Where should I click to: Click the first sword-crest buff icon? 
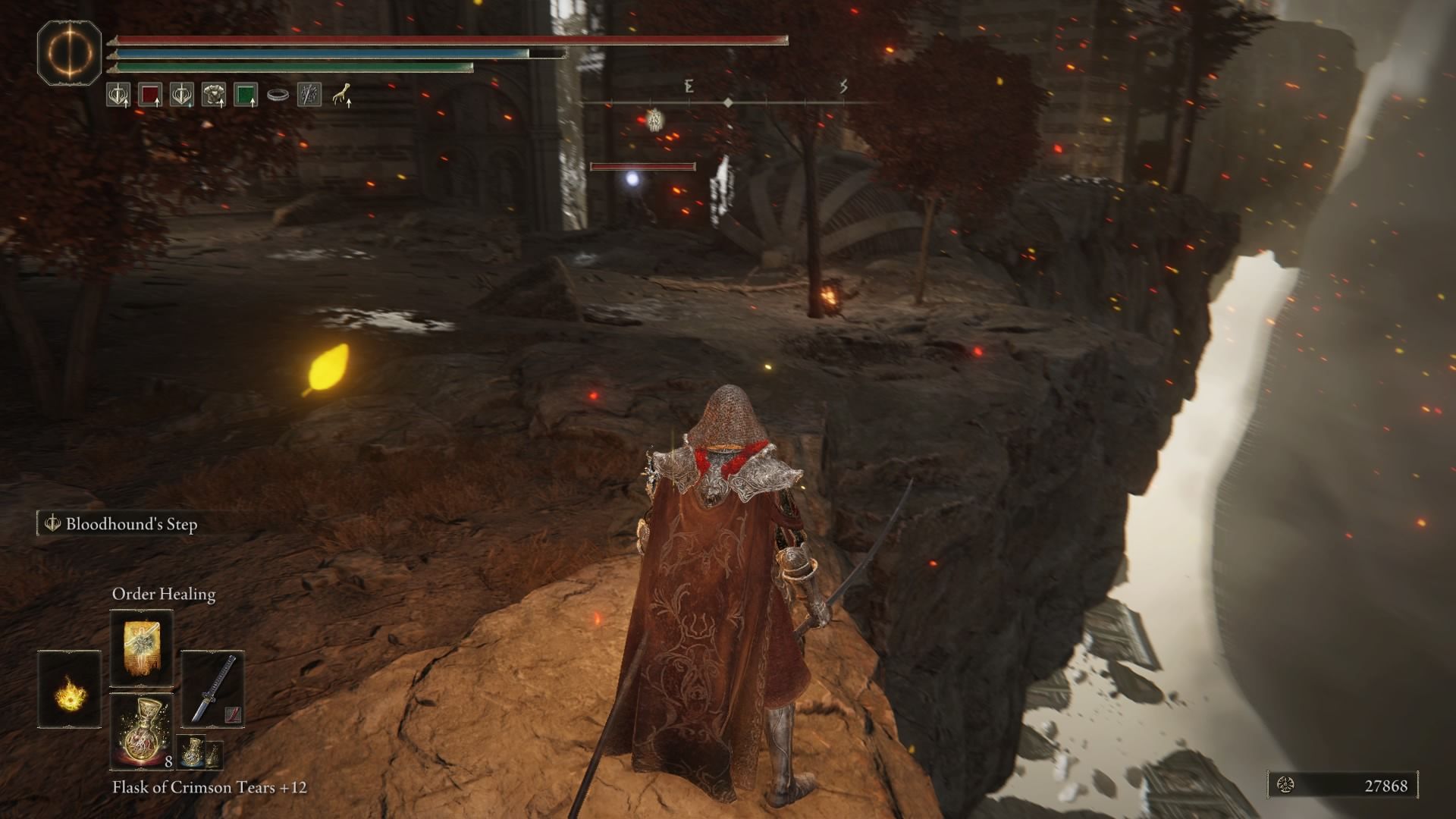click(118, 95)
